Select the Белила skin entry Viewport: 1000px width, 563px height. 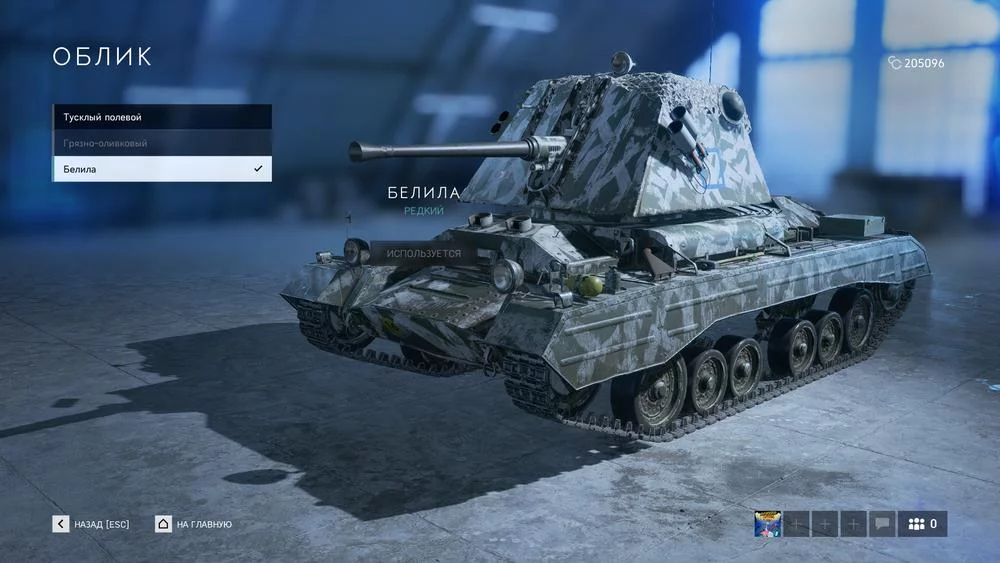pos(162,169)
